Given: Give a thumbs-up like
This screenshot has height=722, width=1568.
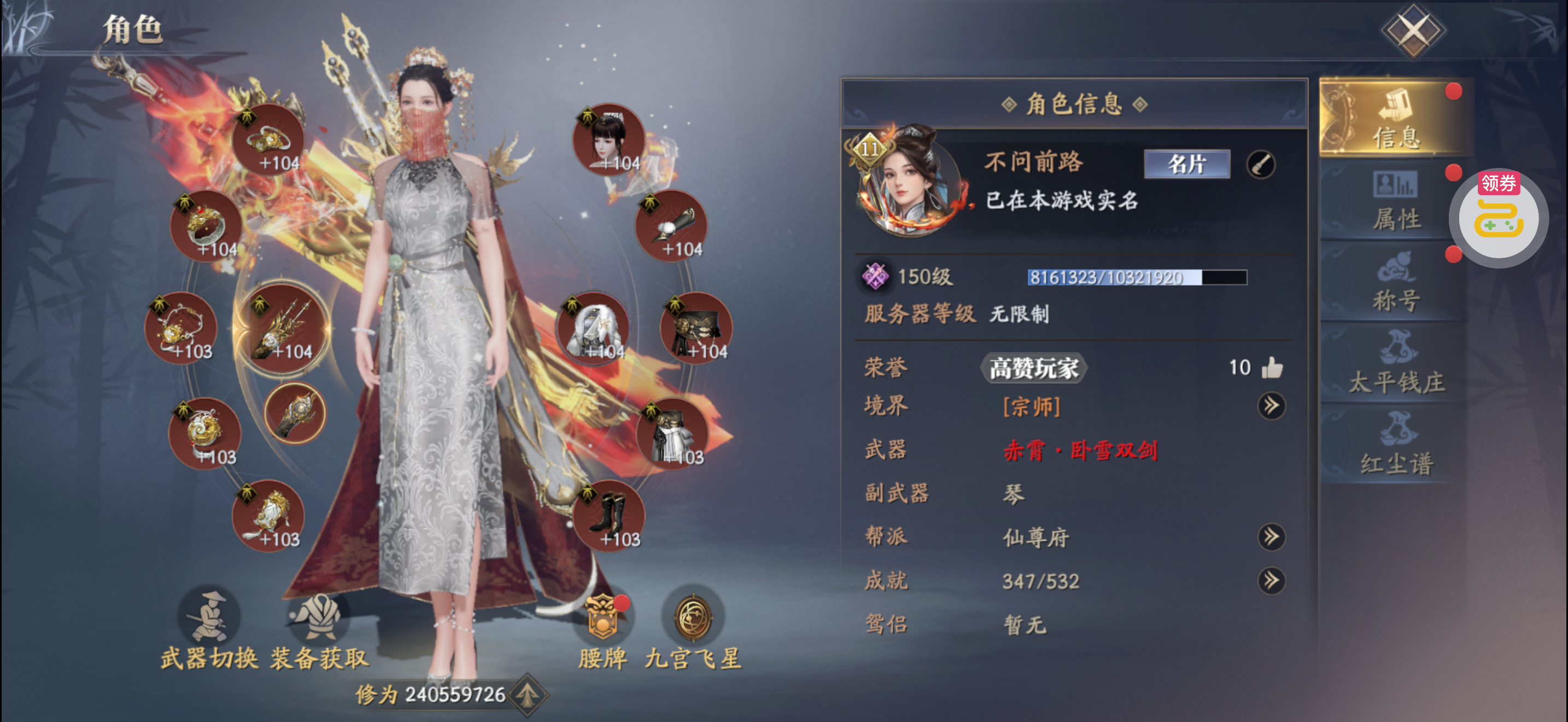Looking at the screenshot, I should coord(1272,368).
